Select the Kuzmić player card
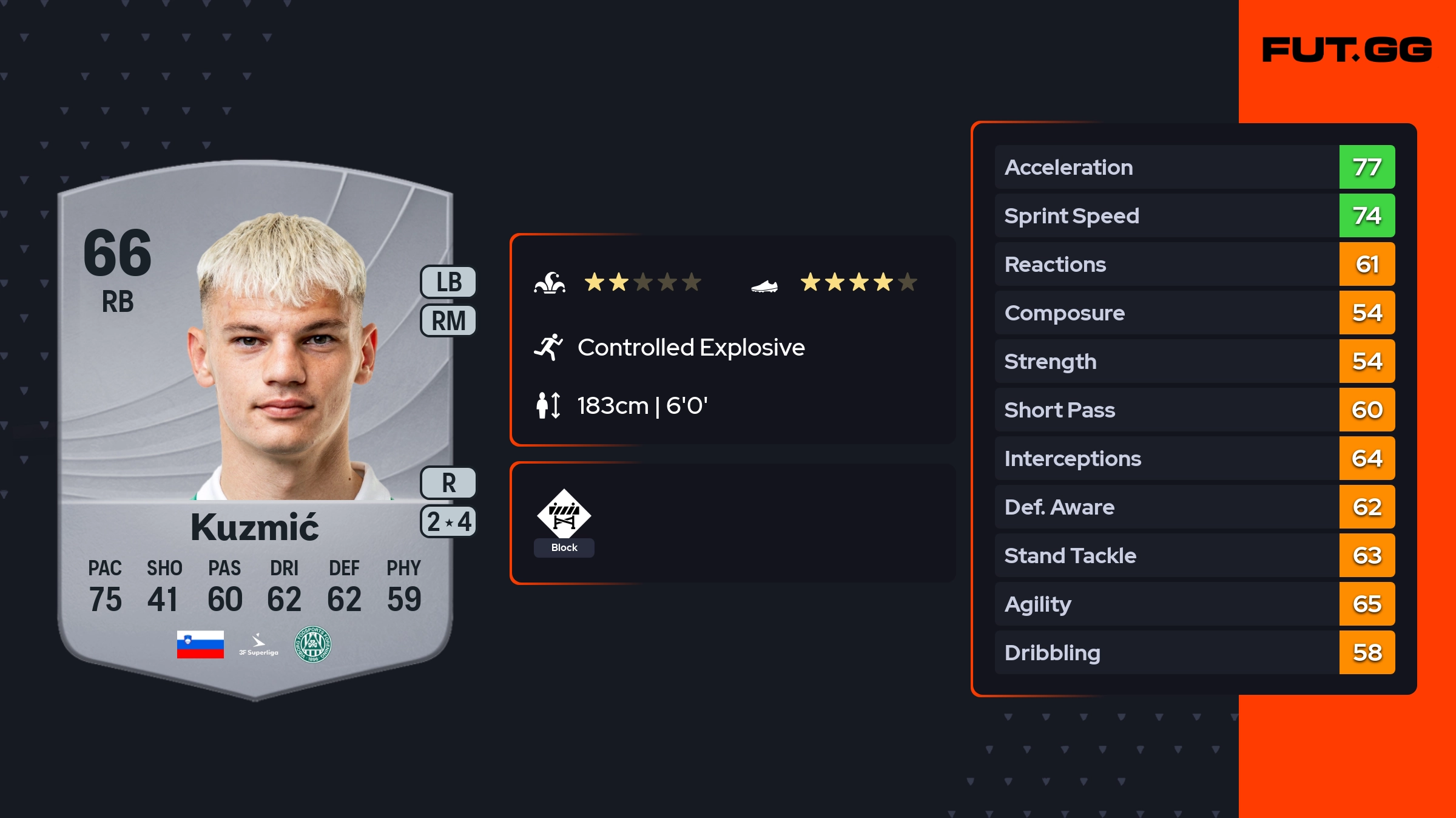 (255, 425)
